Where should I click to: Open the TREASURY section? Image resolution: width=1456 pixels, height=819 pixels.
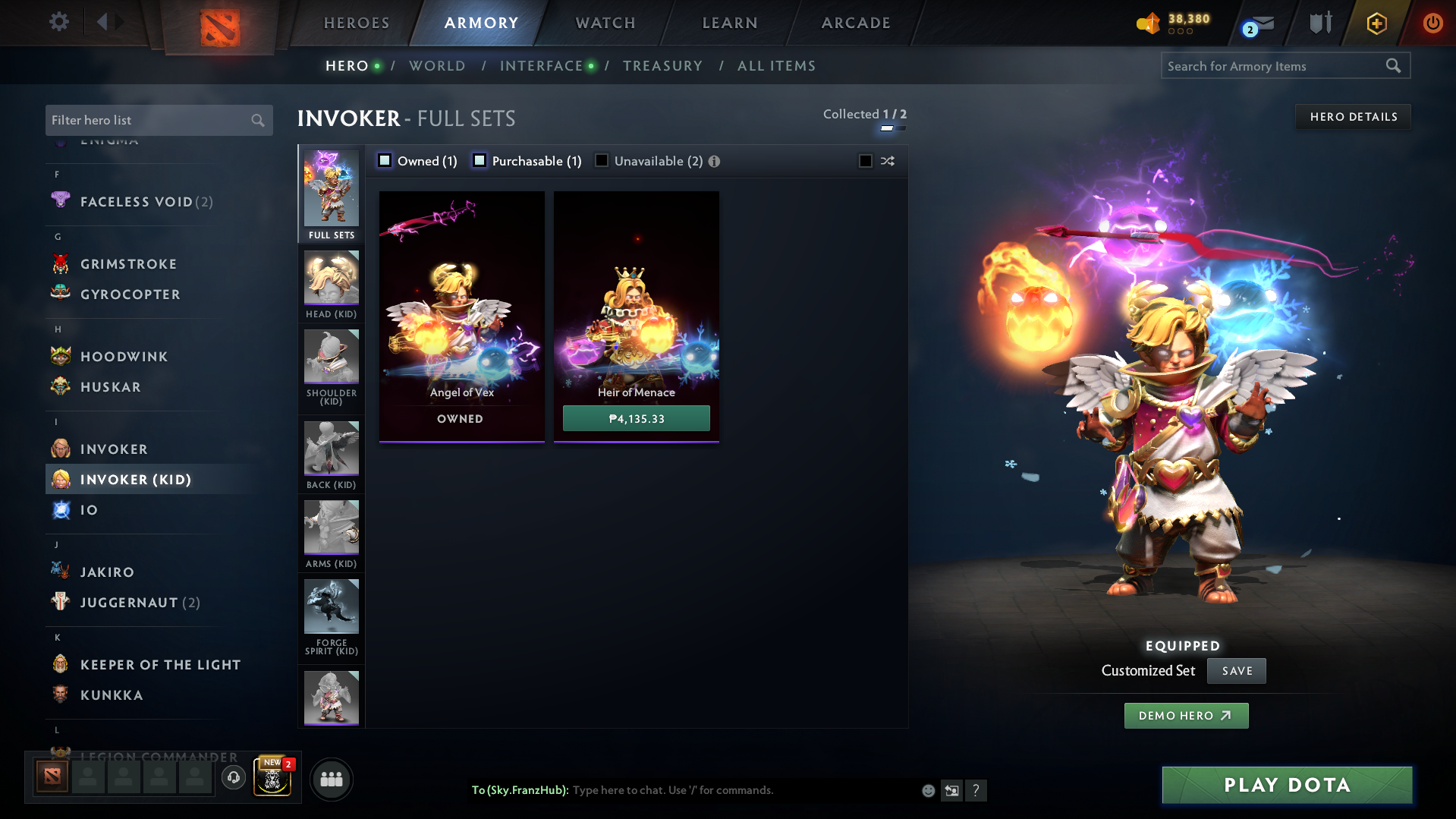coord(662,66)
